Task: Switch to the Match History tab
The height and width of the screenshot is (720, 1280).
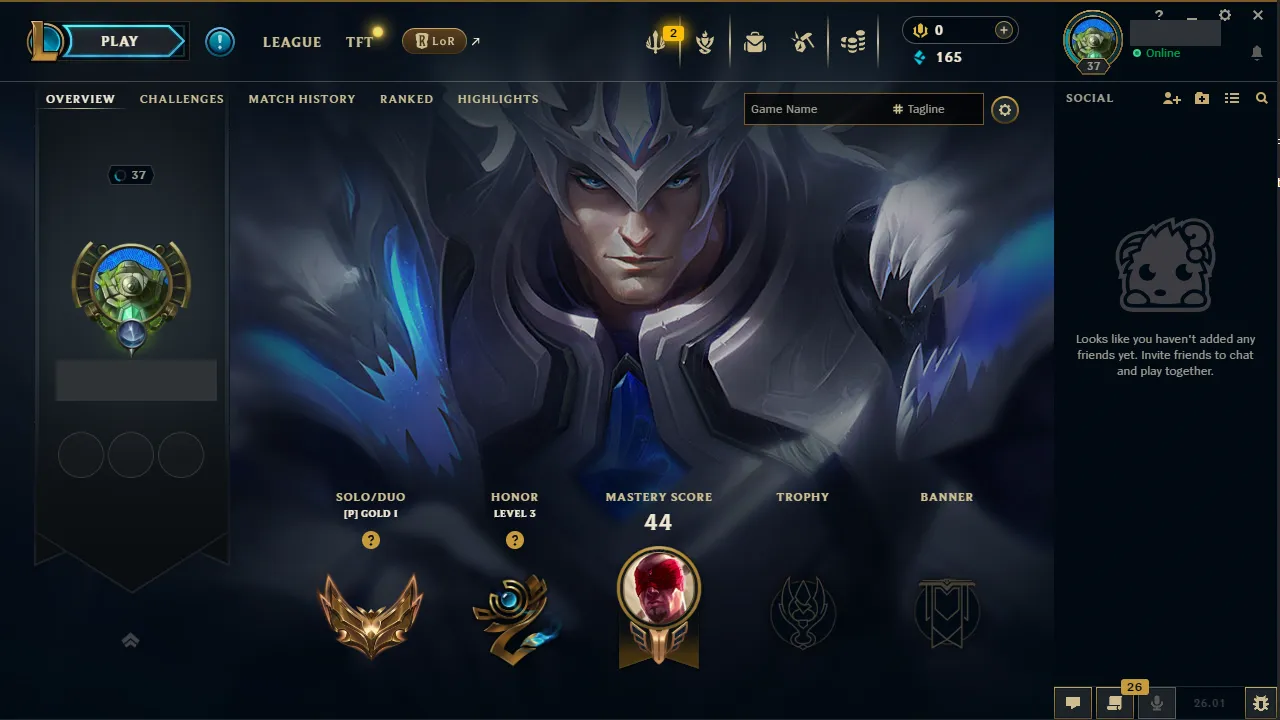Action: tap(302, 98)
